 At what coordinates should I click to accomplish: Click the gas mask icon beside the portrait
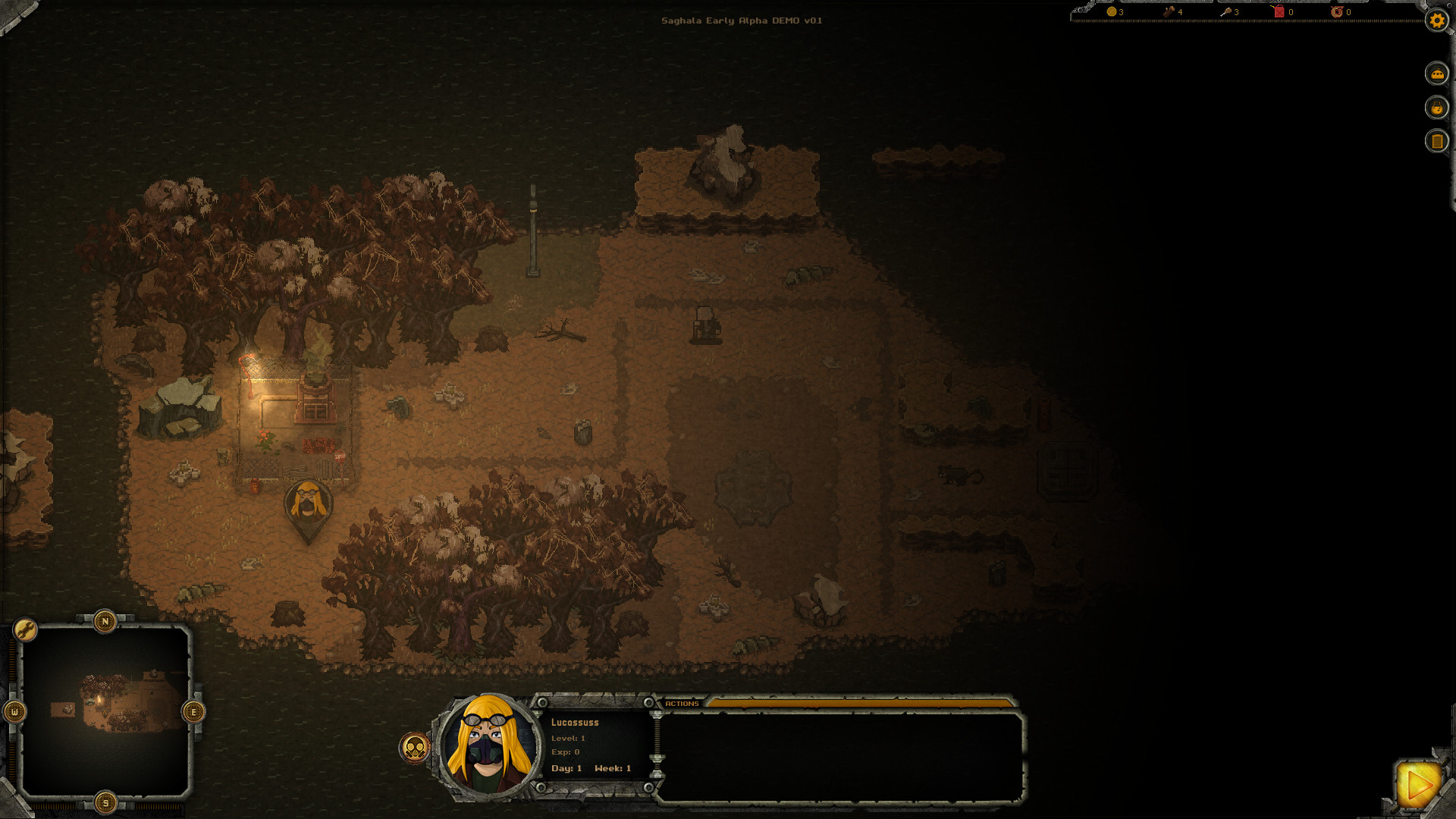[416, 747]
